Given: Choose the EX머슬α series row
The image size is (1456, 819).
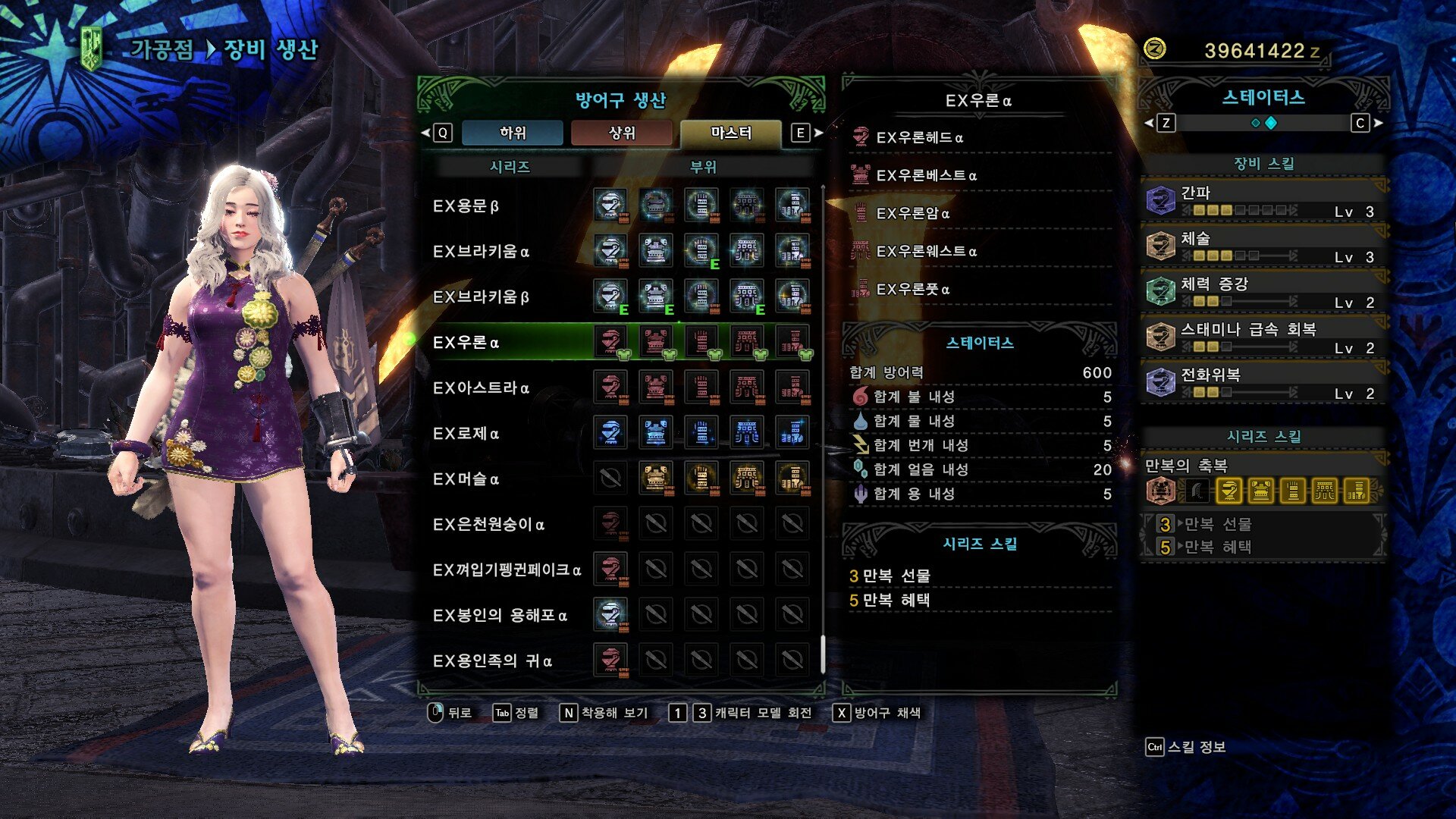Looking at the screenshot, I should pyautogui.click(x=466, y=479).
